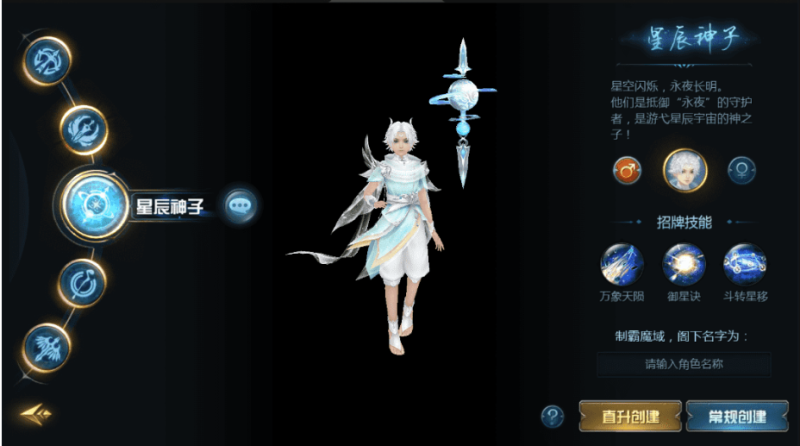Select the female gender symbol
Image resolution: width=800 pixels, height=446 pixels.
(741, 170)
